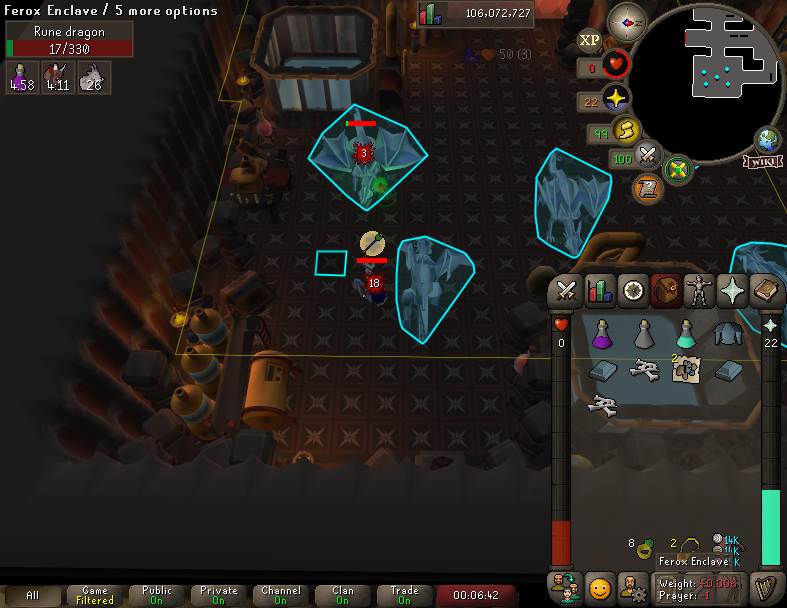Image resolution: width=787 pixels, height=608 pixels.
Task: Activate quick-prayers with the prayer orb
Action: click(617, 99)
